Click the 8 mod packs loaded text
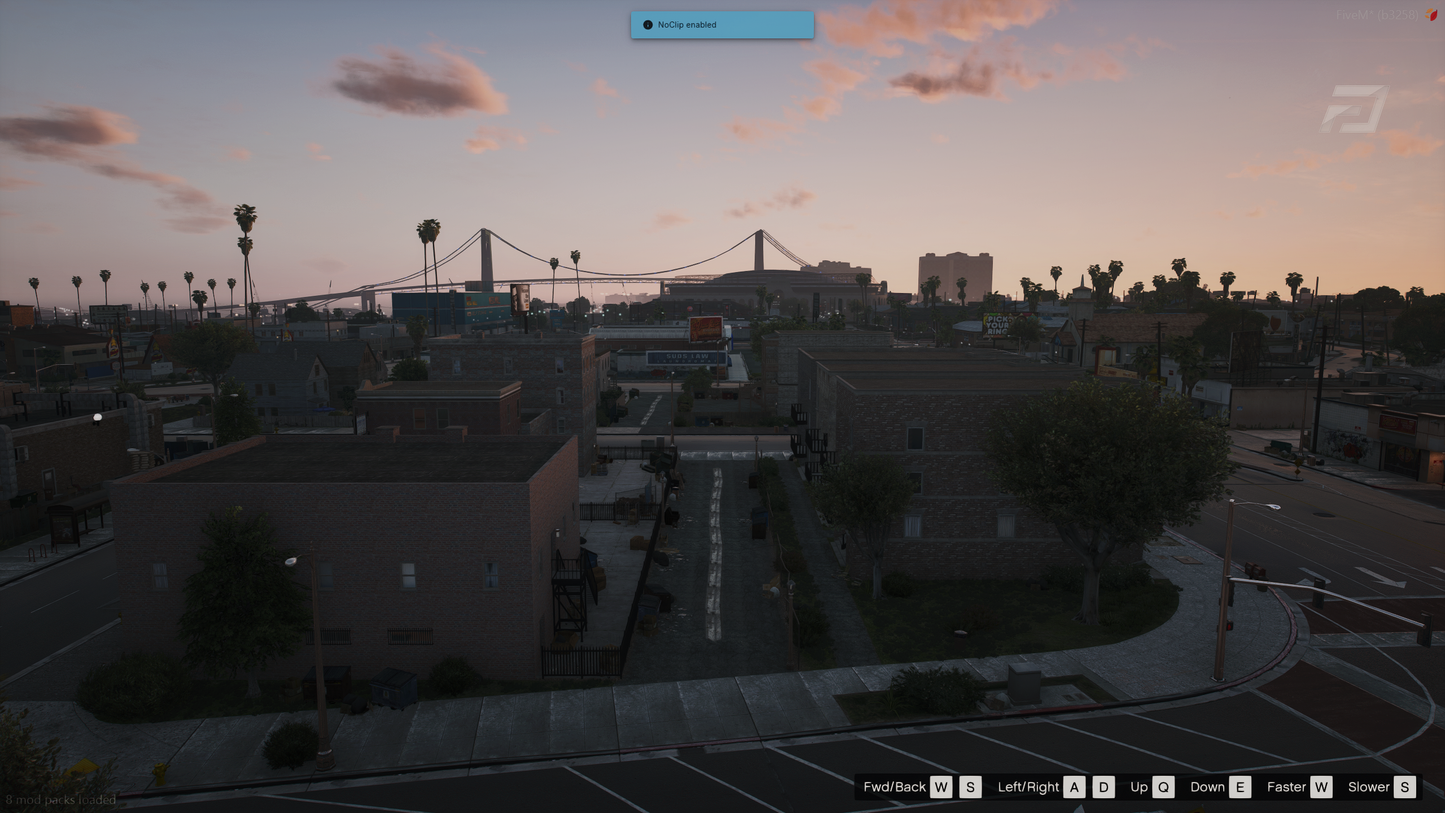The image size is (1445, 813). [61, 800]
